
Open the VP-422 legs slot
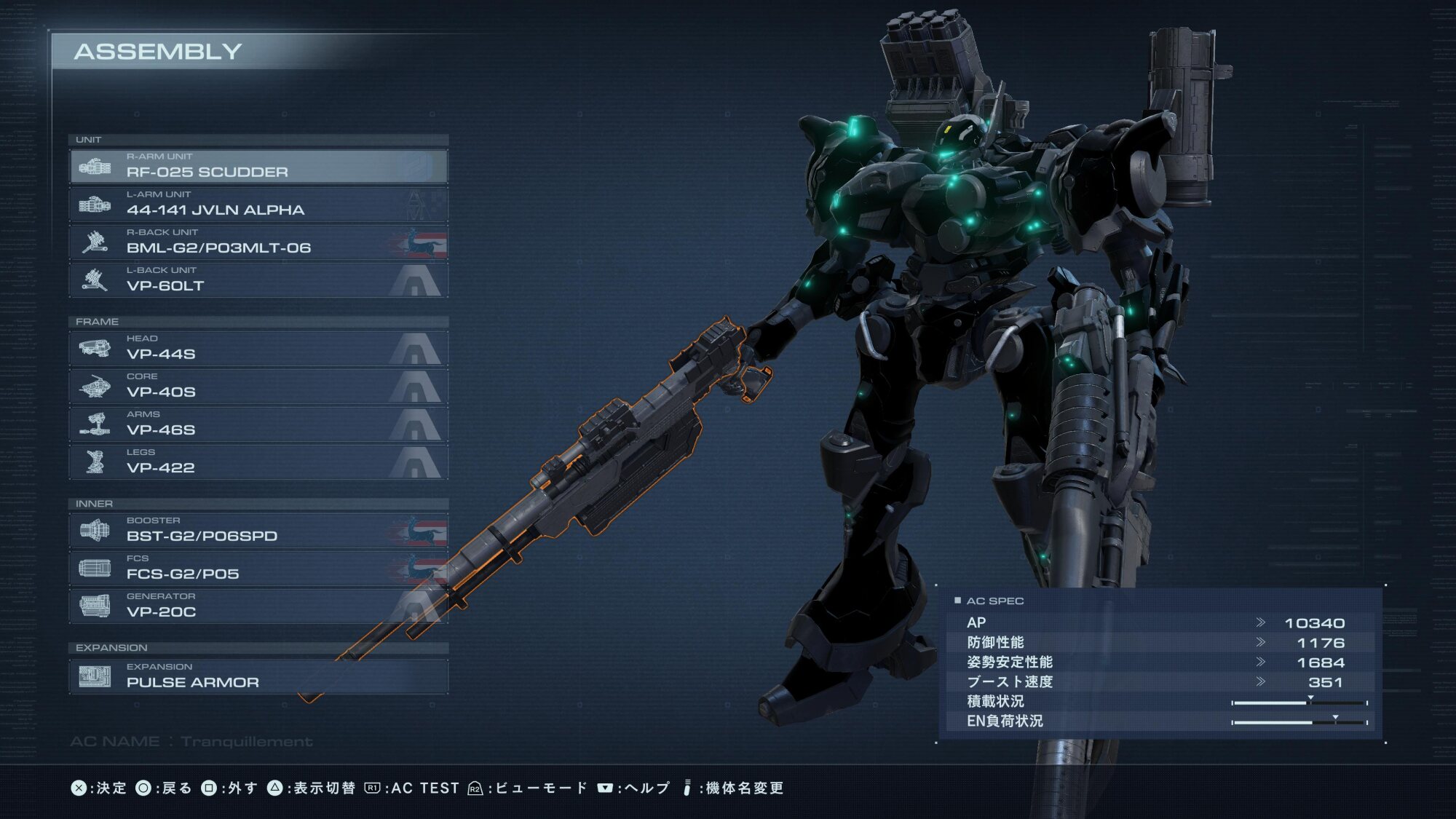258,462
